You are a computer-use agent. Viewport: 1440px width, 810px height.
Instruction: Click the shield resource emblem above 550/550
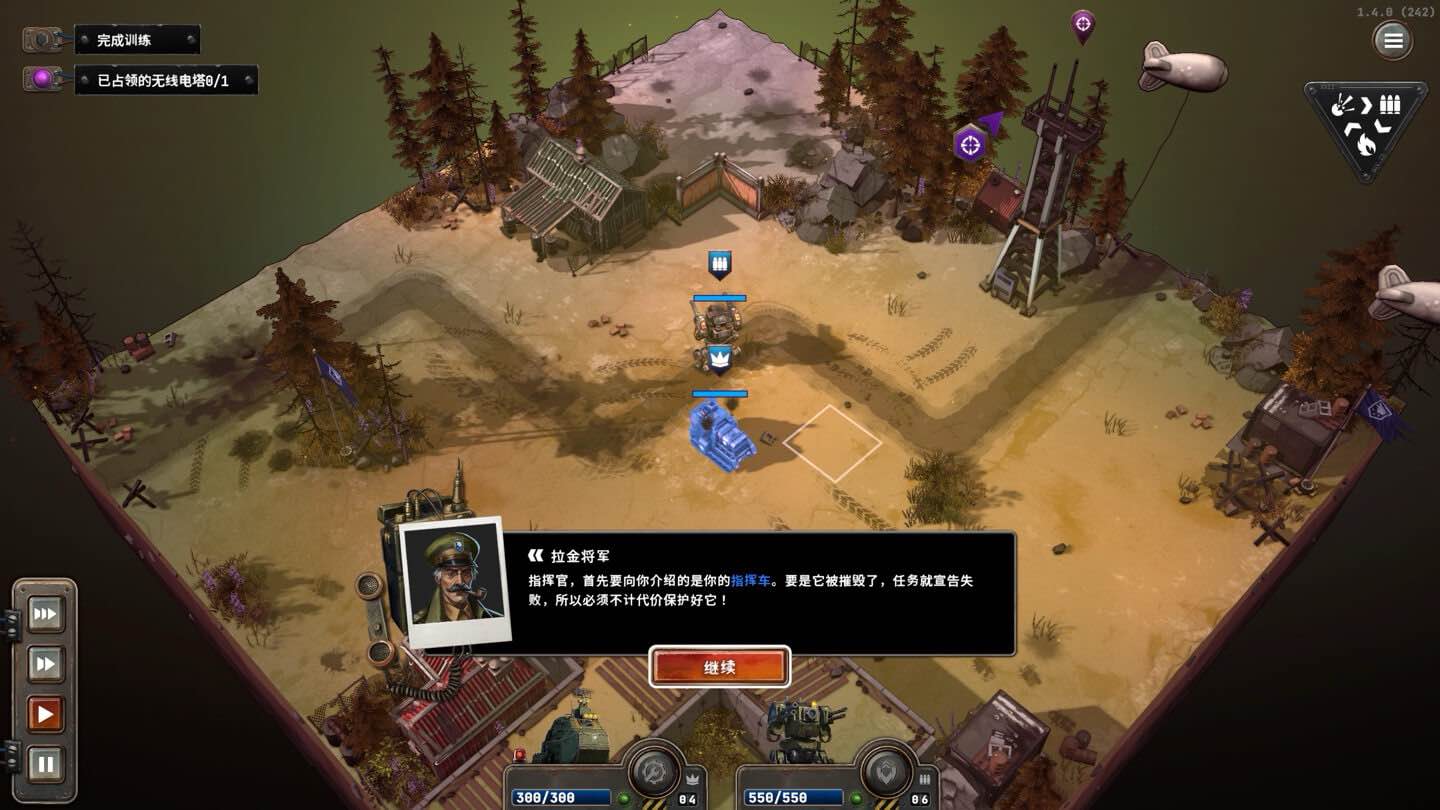pyautogui.click(x=885, y=773)
